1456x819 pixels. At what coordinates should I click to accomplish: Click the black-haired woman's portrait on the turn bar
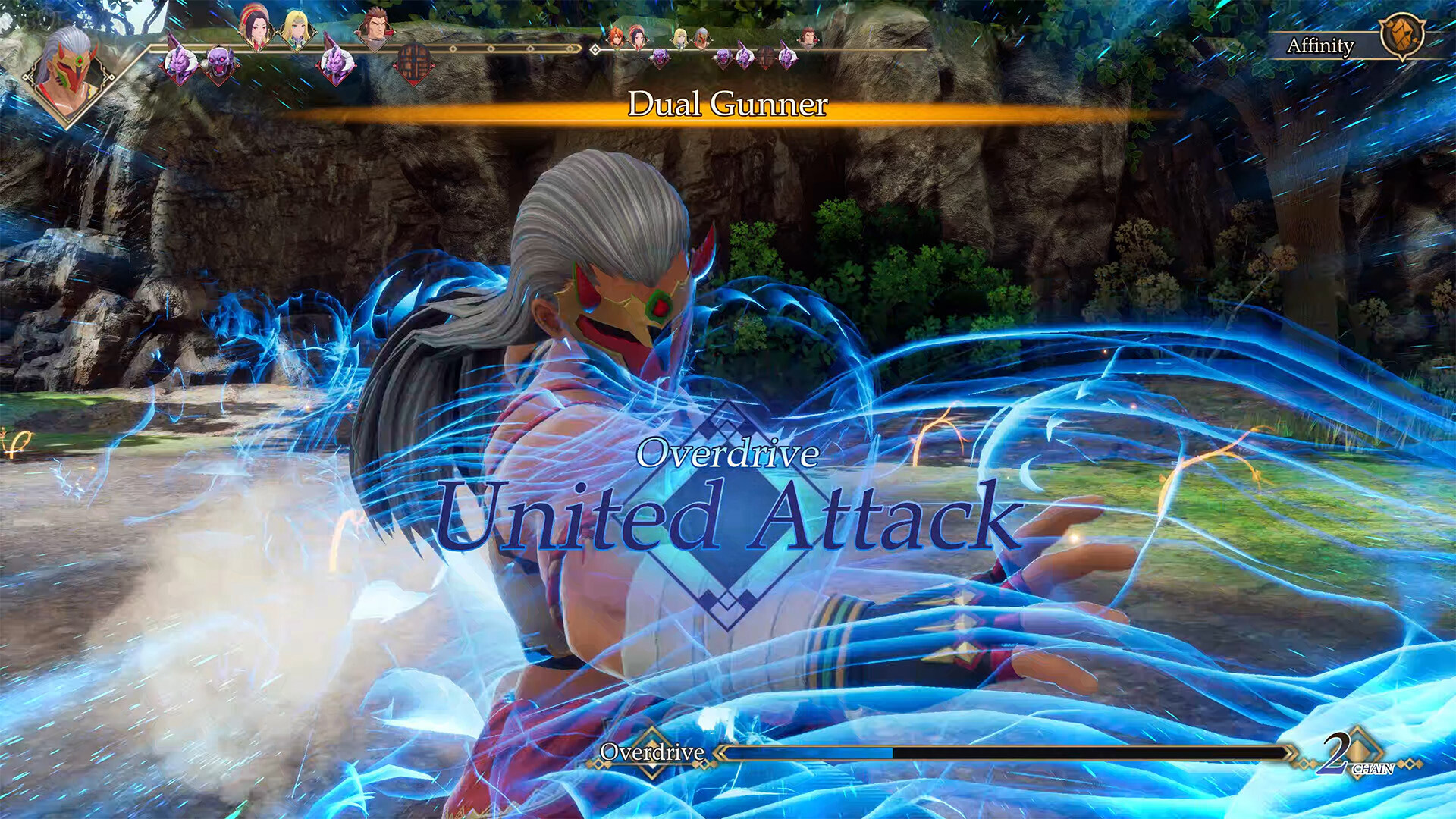tap(258, 29)
